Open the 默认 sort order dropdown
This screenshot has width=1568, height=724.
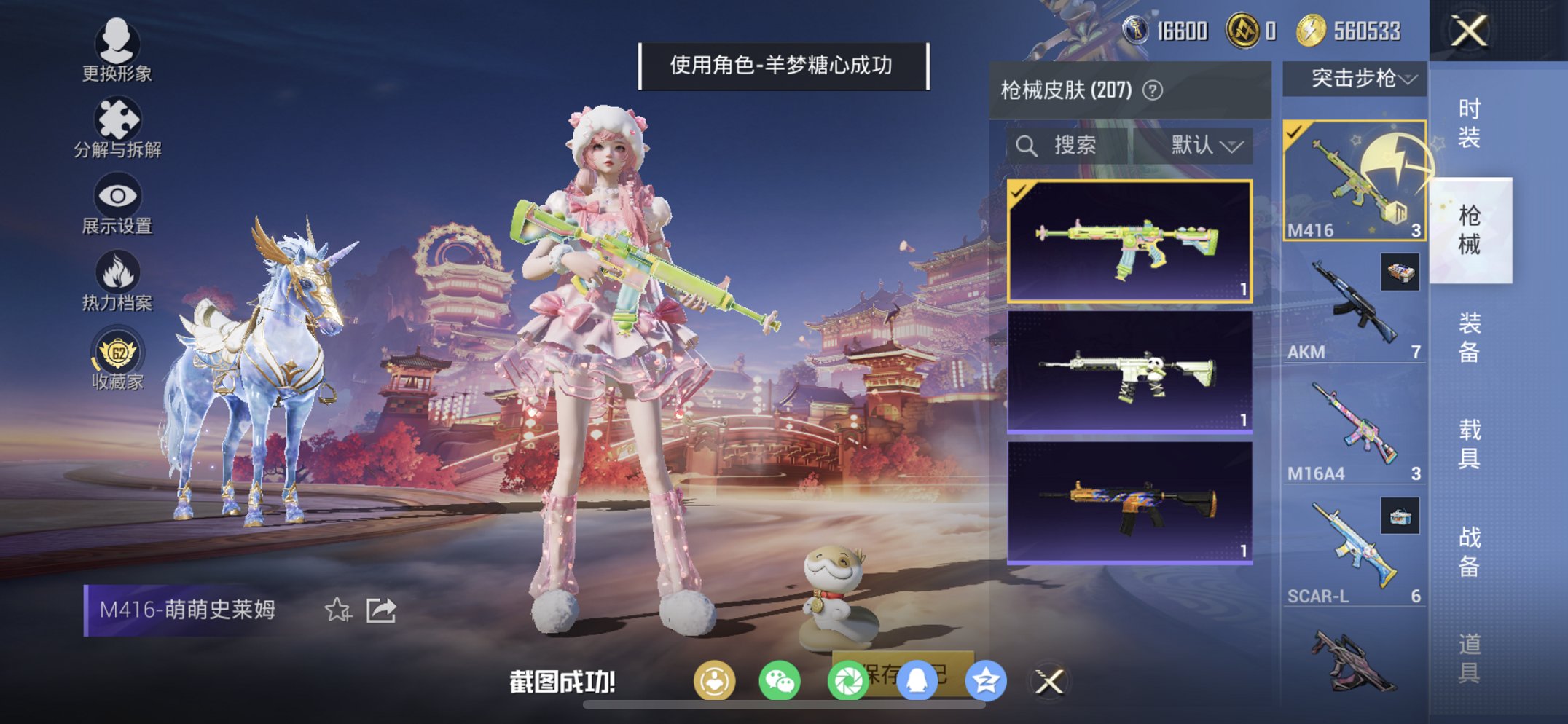pos(1206,145)
